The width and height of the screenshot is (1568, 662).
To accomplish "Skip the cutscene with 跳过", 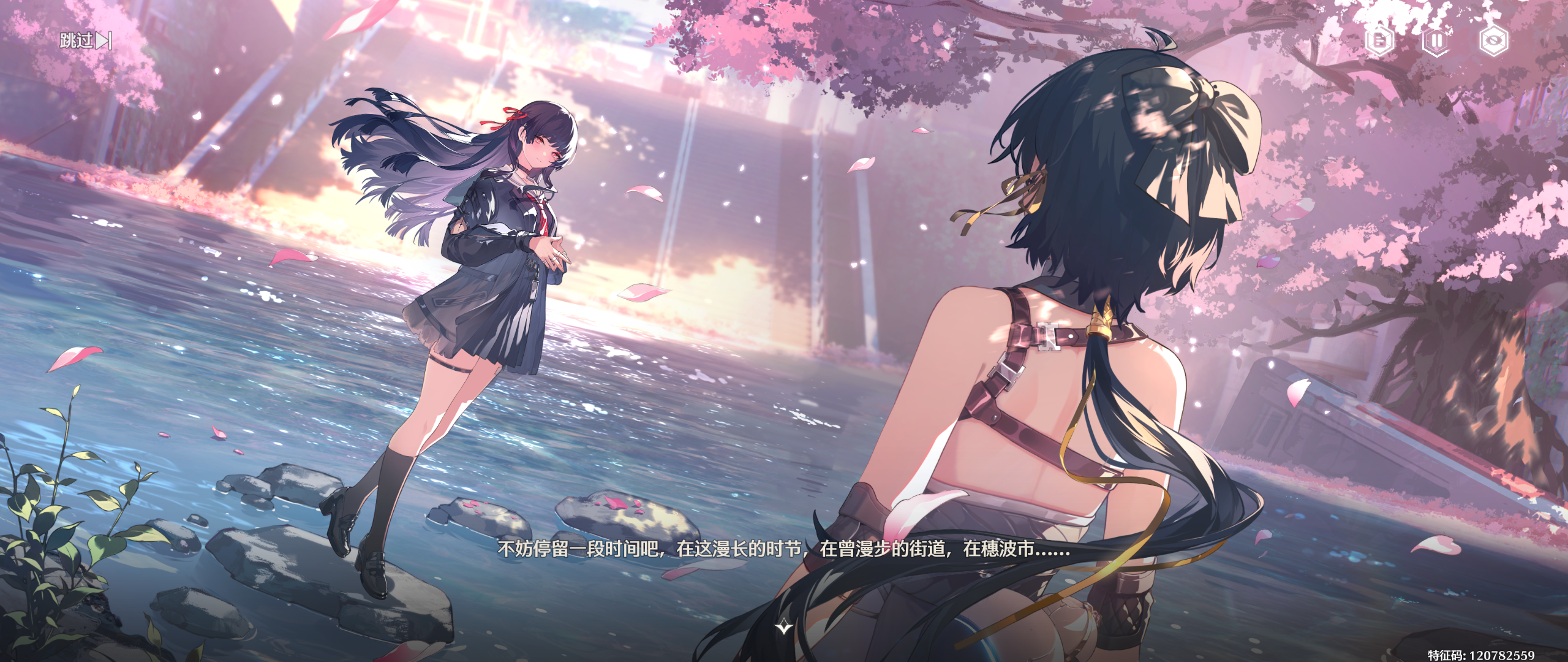I will 86,41.
